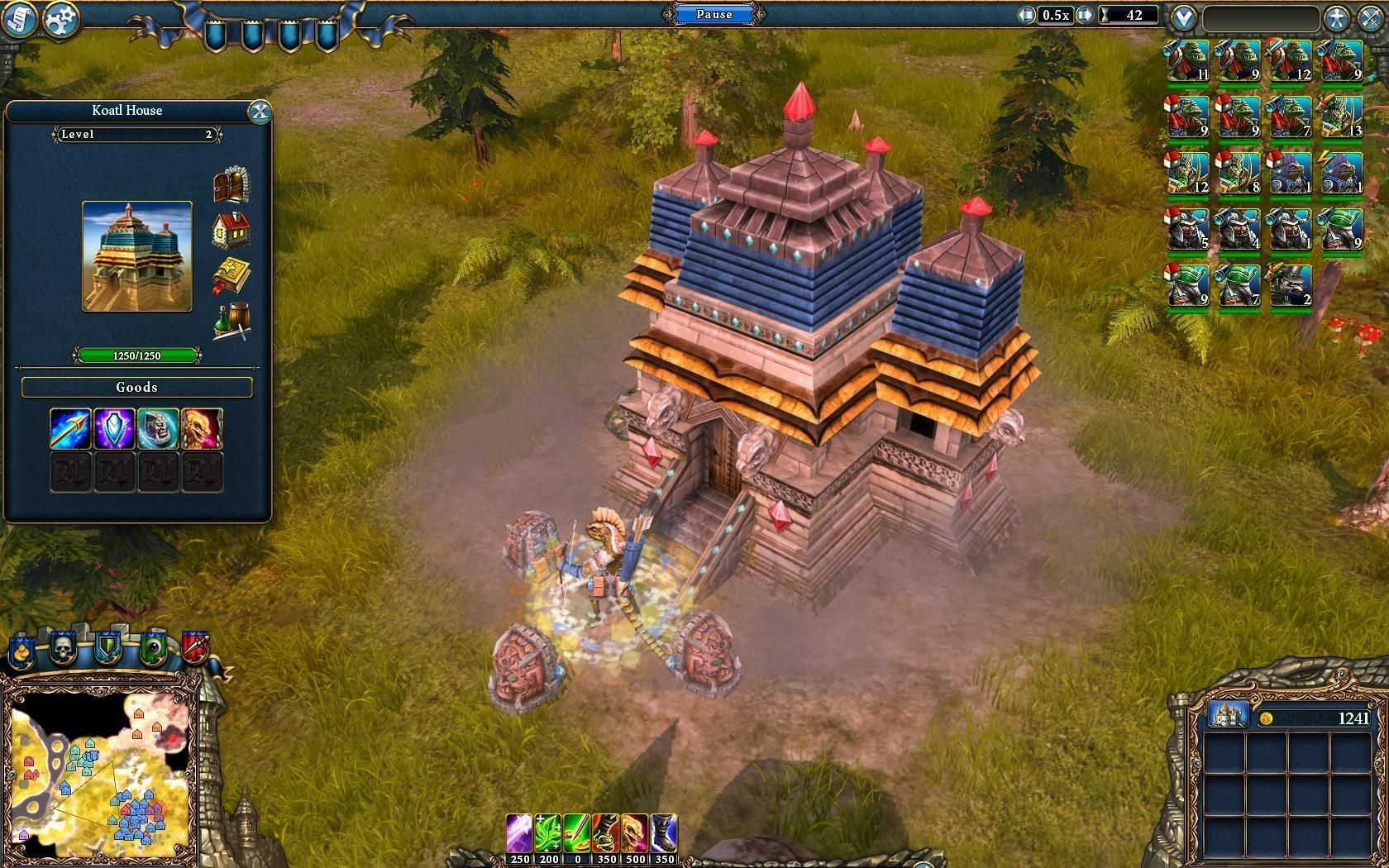Select the level 13 hero portrait

click(x=1341, y=117)
